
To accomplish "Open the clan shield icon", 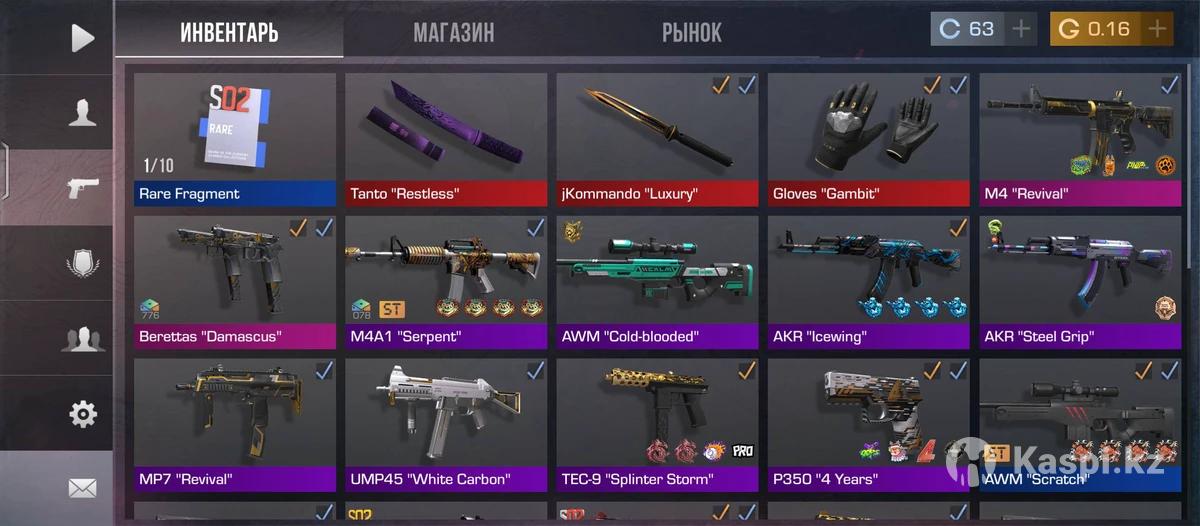I will 82,263.
